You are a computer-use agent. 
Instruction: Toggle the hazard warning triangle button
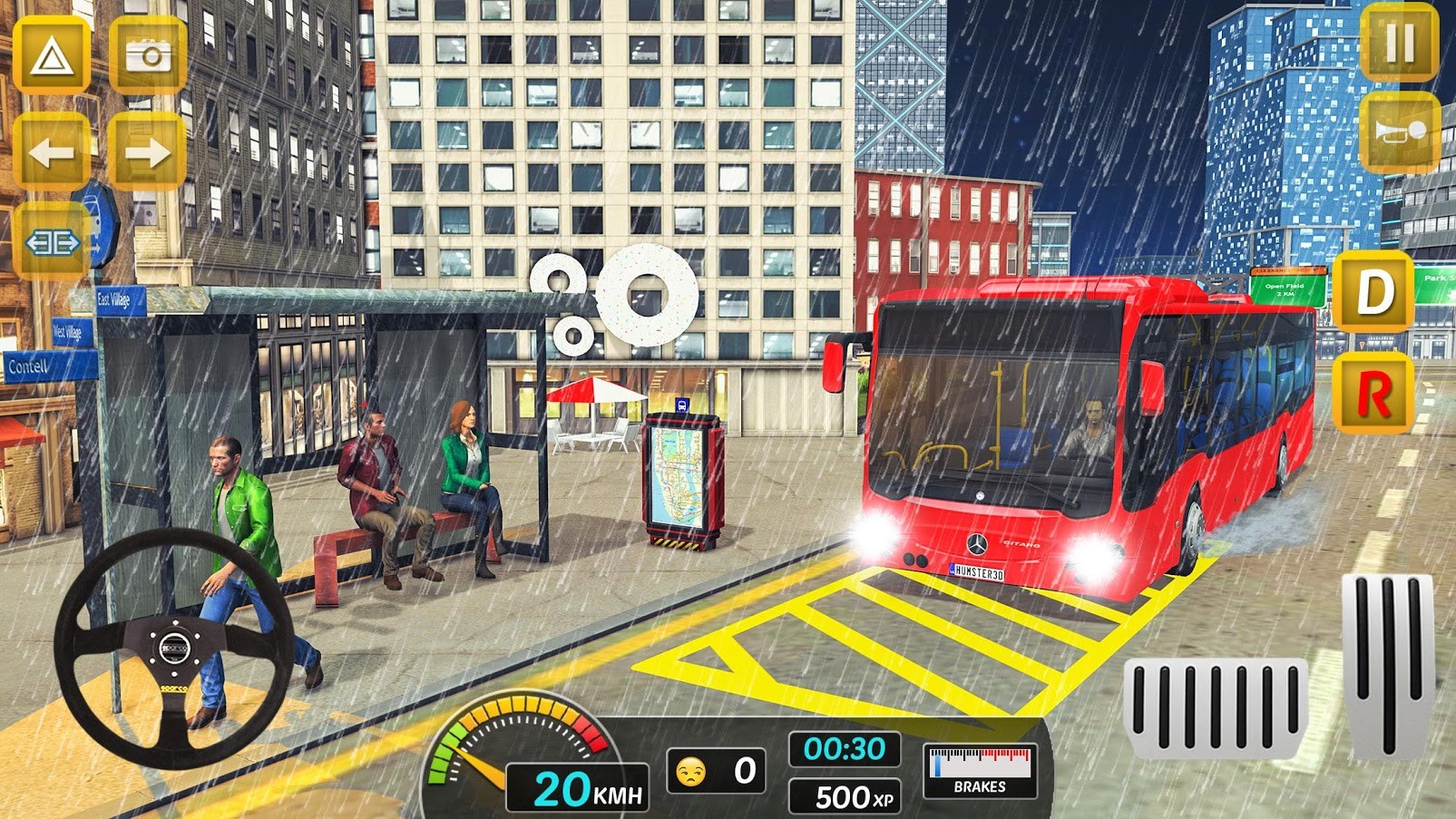point(52,56)
